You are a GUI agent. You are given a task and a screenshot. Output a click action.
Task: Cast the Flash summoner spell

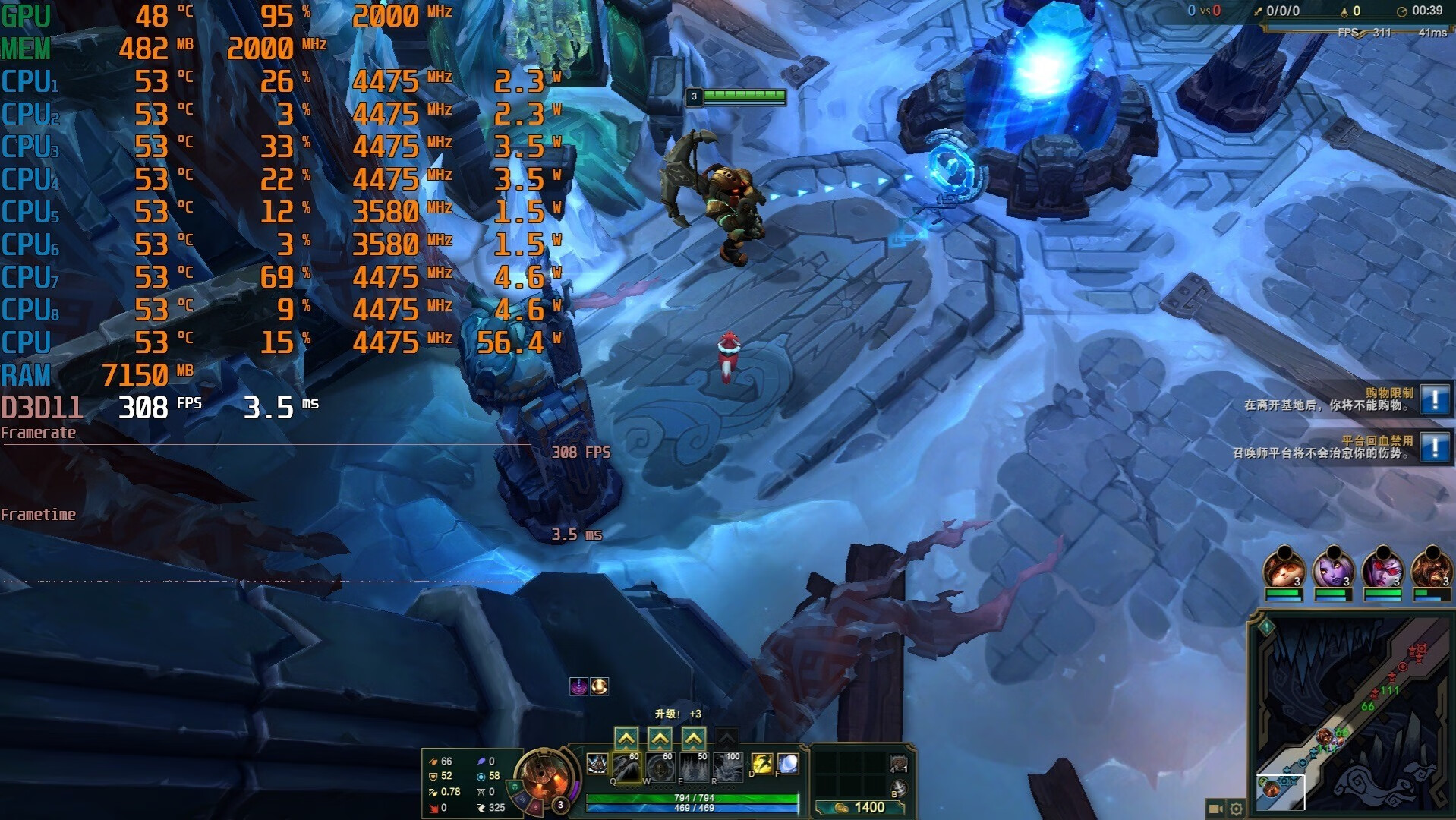[x=761, y=763]
